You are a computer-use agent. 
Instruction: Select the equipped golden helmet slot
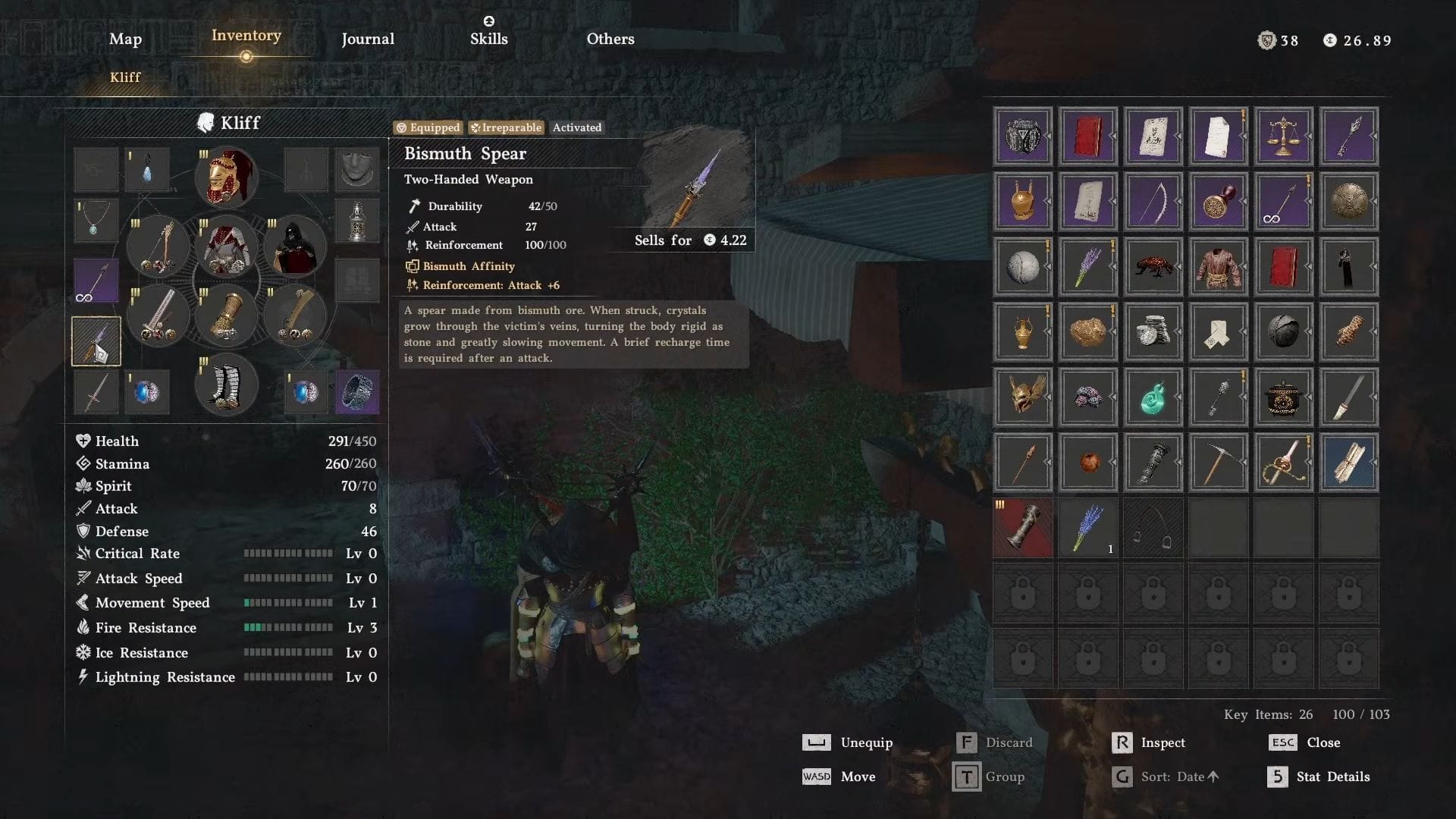point(226,177)
